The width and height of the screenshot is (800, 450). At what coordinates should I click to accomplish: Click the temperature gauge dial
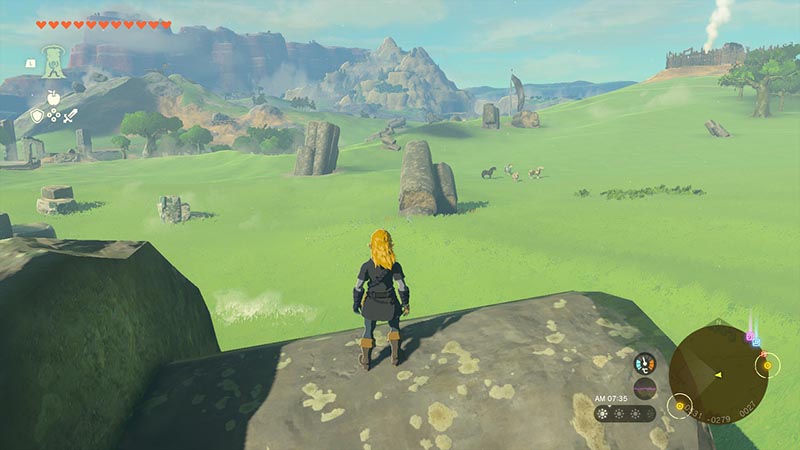pos(645,363)
